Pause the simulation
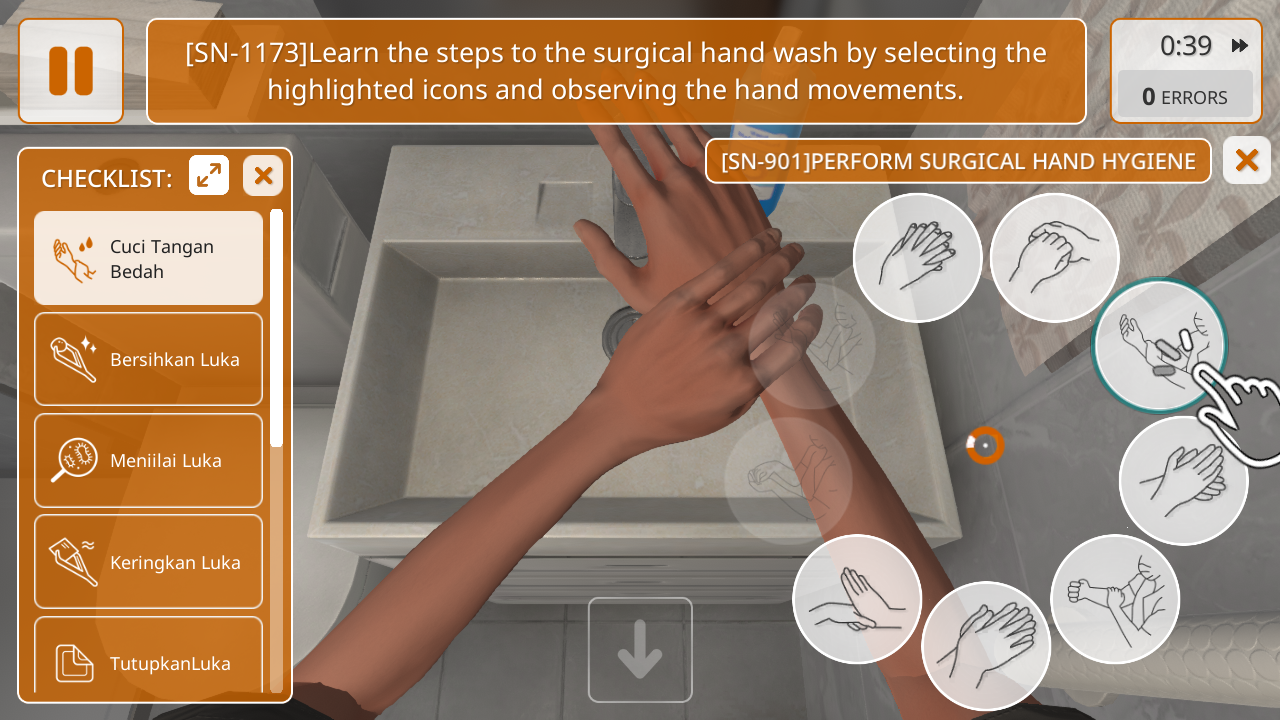Screen dimensions: 1280x720 point(70,71)
